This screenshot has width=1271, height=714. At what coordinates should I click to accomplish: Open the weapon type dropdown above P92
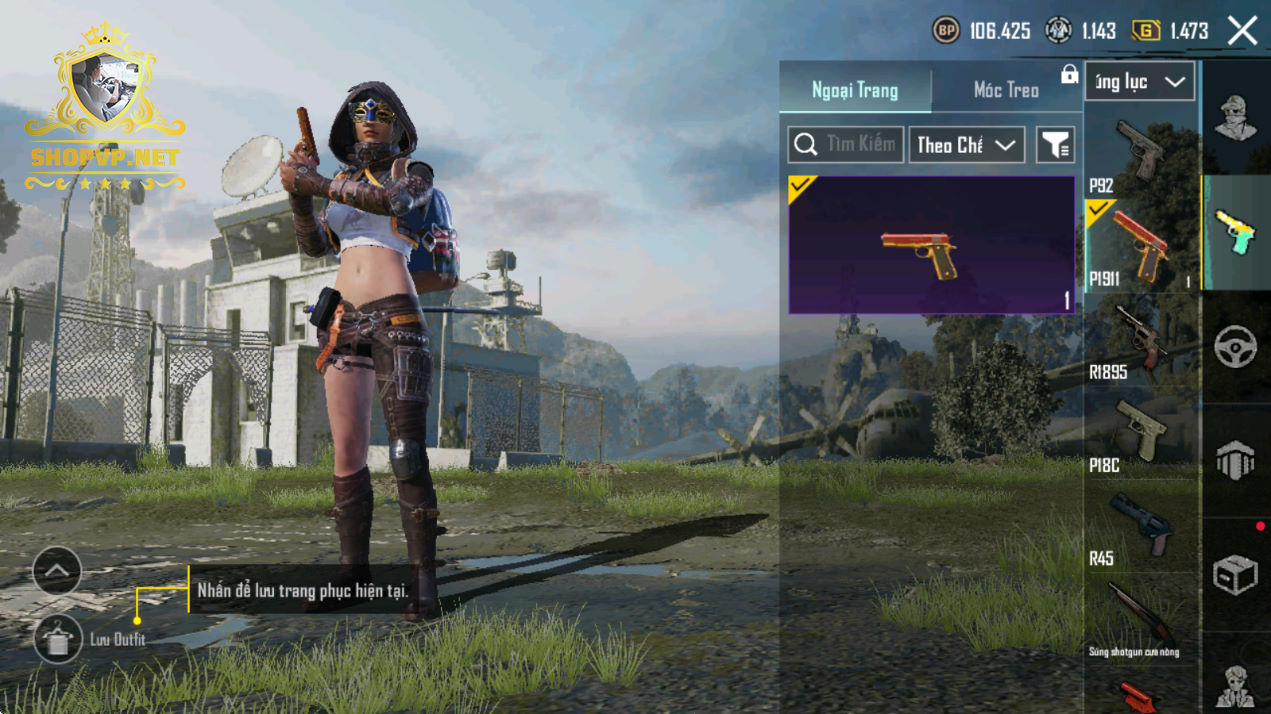pyautogui.click(x=1140, y=82)
